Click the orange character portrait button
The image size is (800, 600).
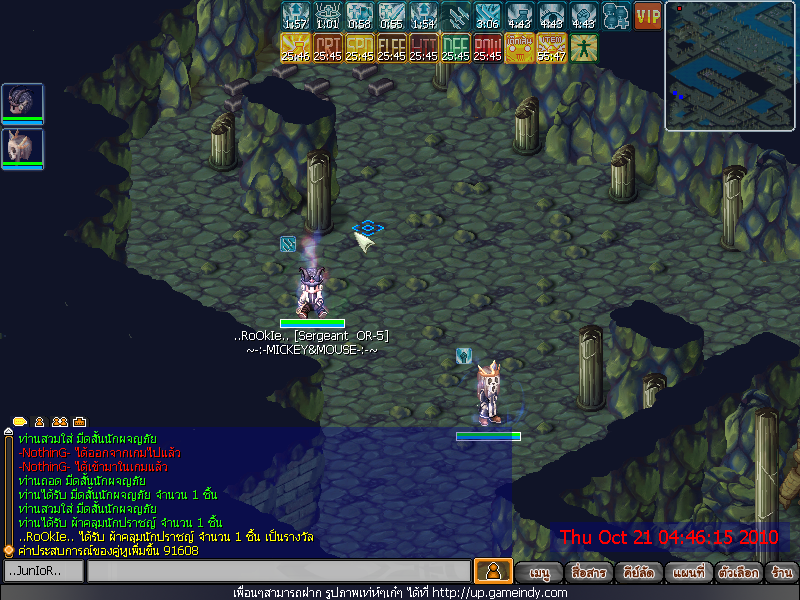pyautogui.click(x=493, y=572)
